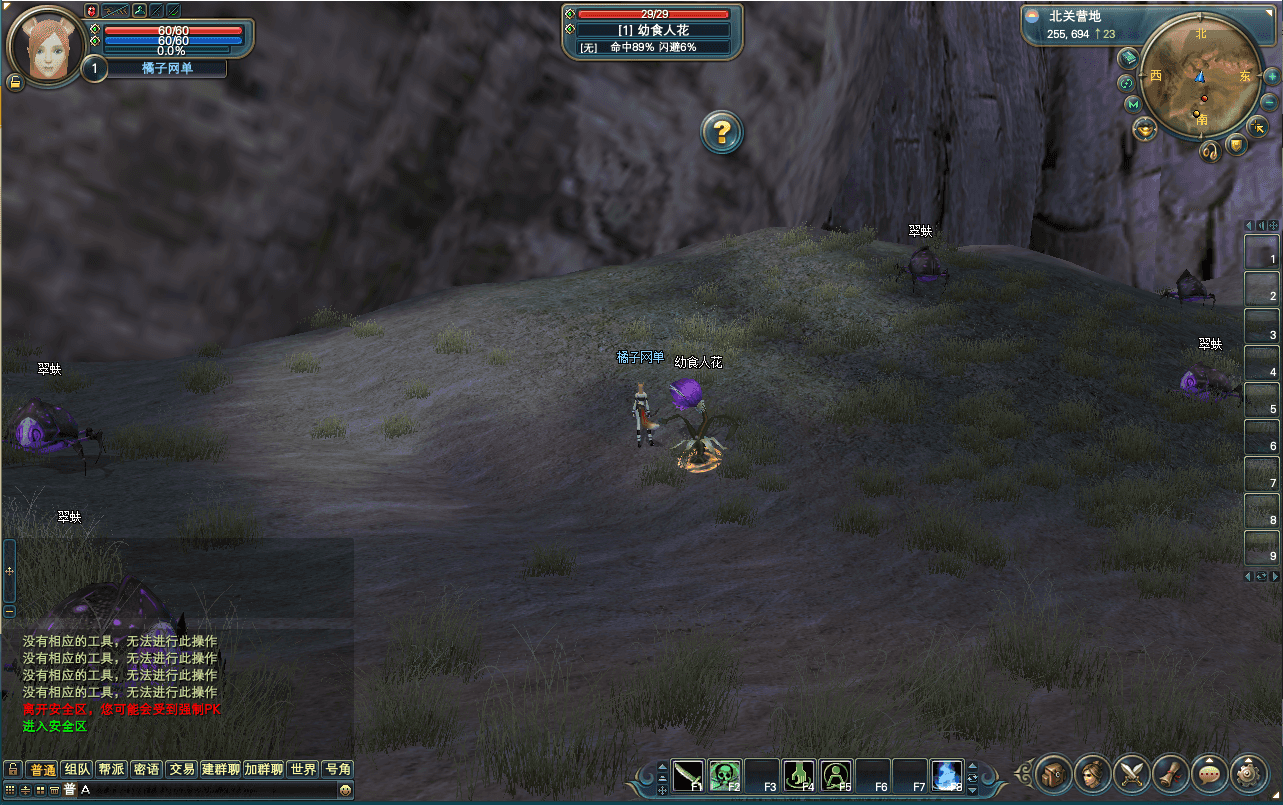Image resolution: width=1283 pixels, height=805 pixels.
Task: Zoom out the minimap with minus button
Action: click(1270, 102)
